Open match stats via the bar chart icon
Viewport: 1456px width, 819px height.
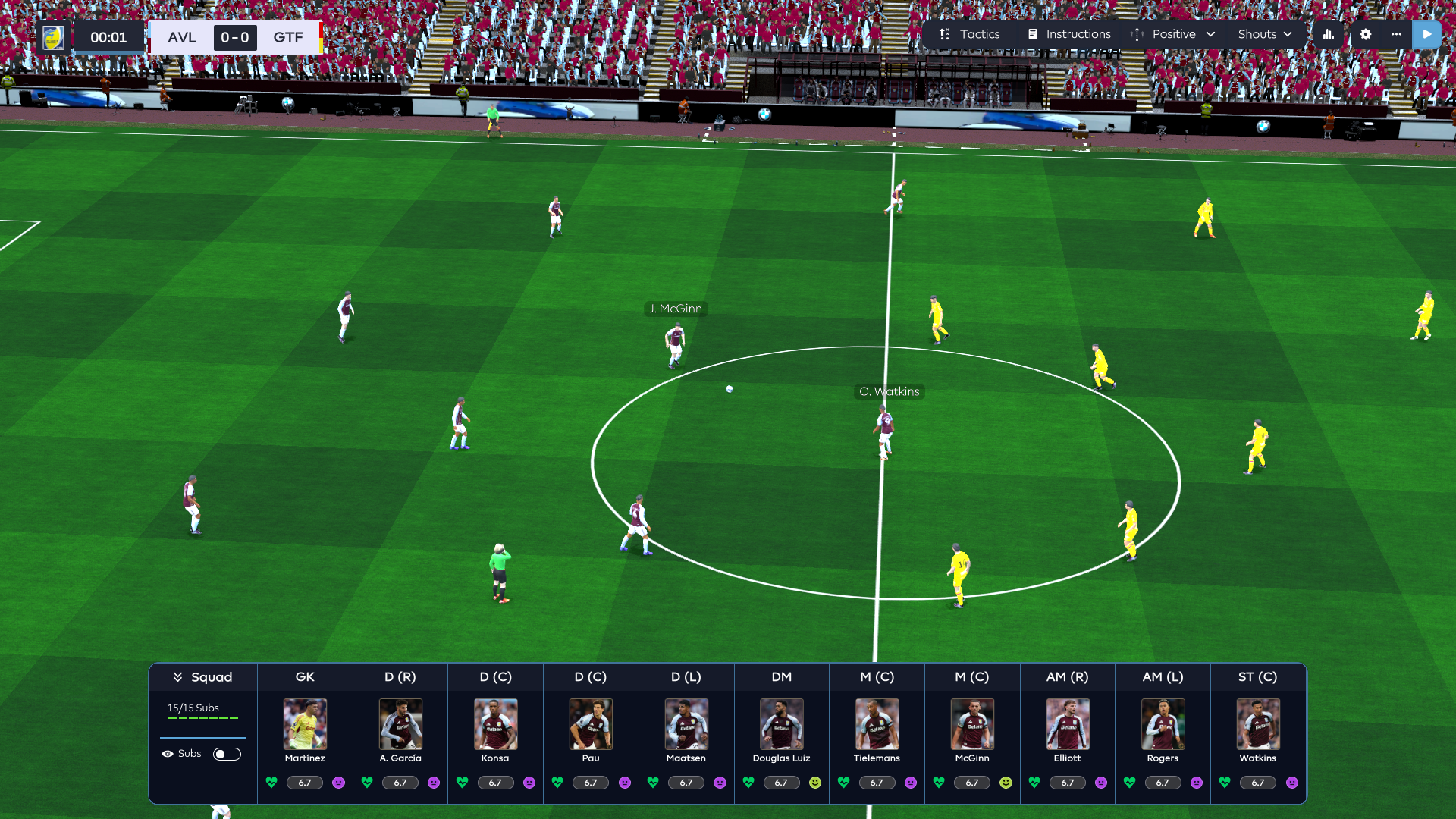coord(1328,34)
